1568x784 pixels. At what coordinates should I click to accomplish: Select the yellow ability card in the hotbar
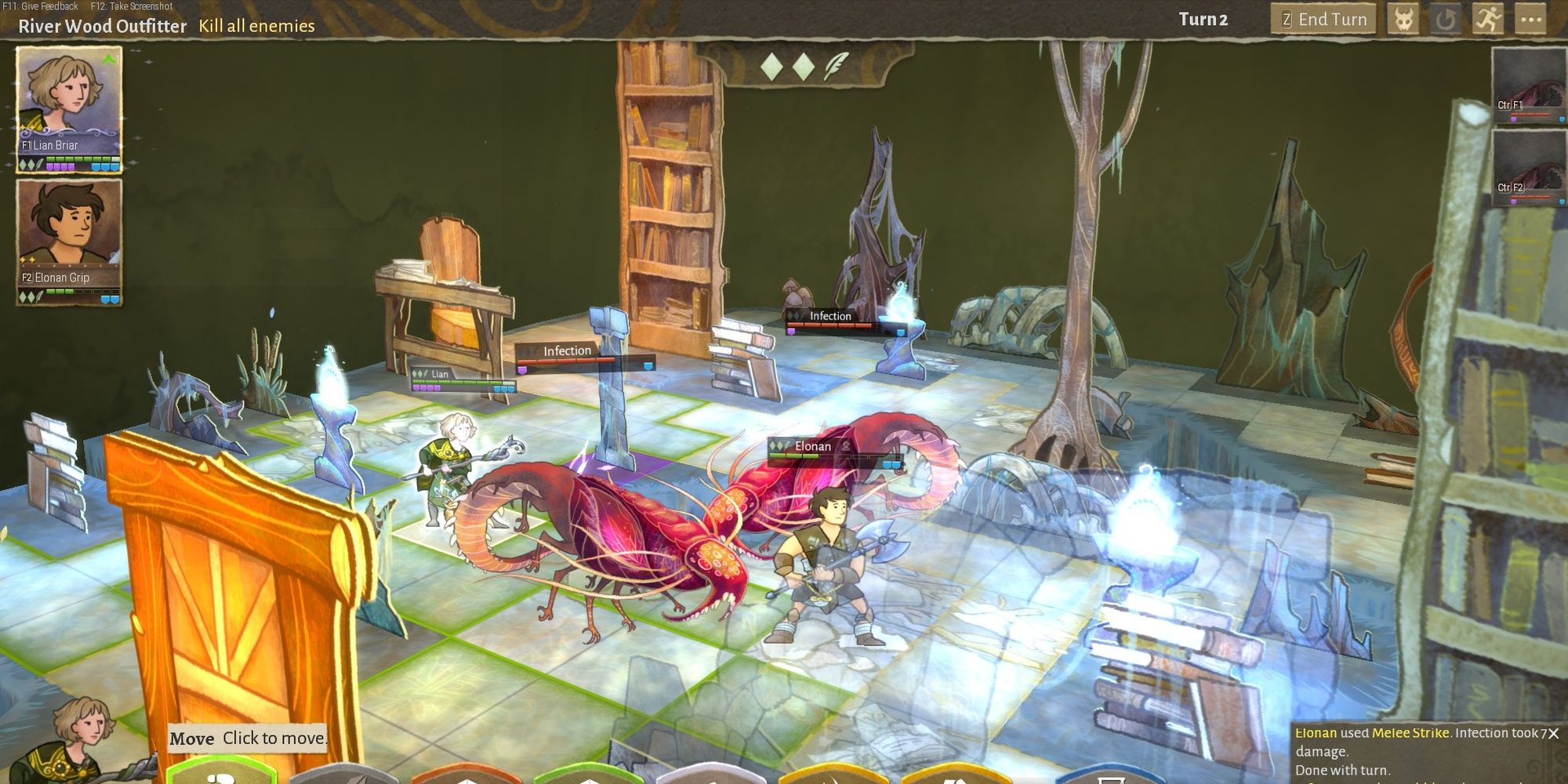tap(829, 775)
